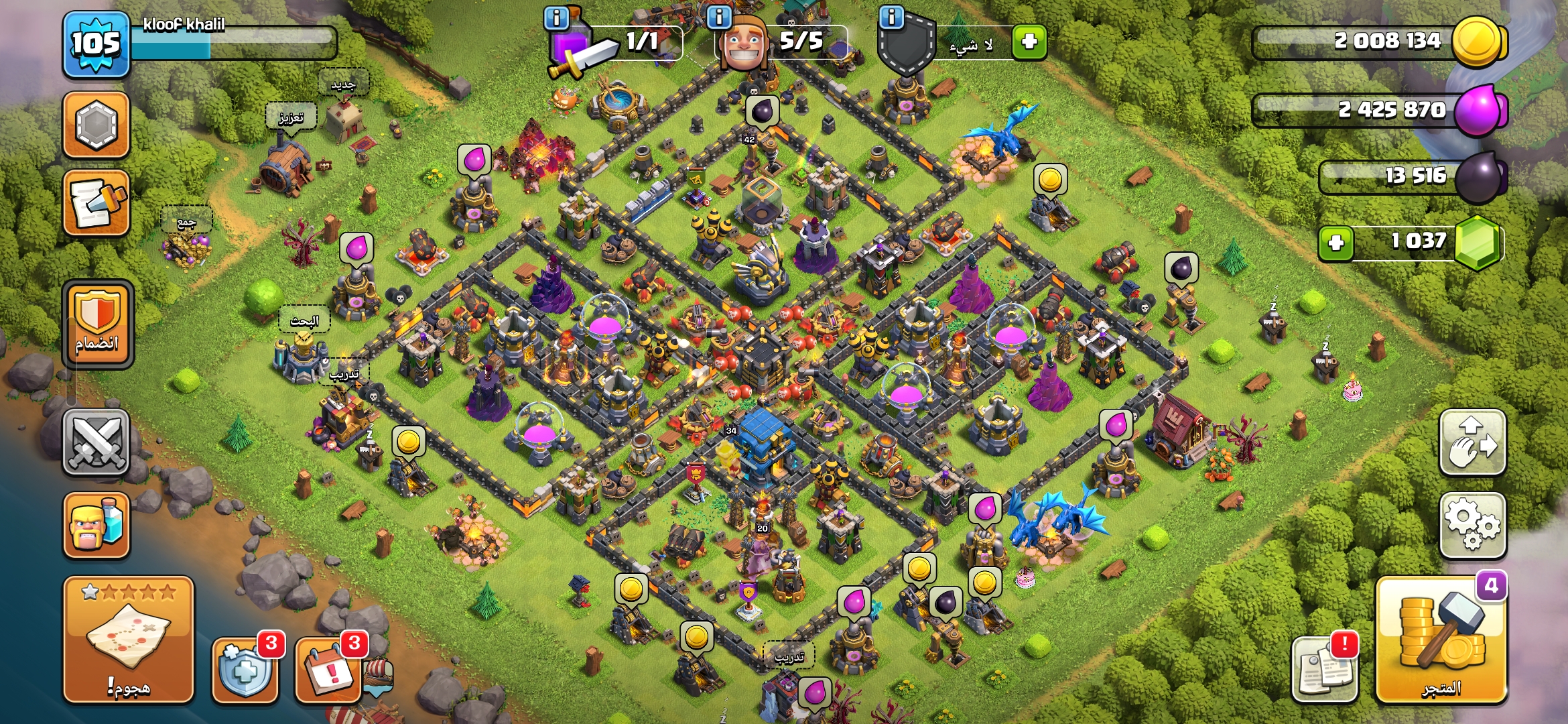Add gems with the green plus
The width and height of the screenshot is (1568, 724).
tap(1335, 243)
